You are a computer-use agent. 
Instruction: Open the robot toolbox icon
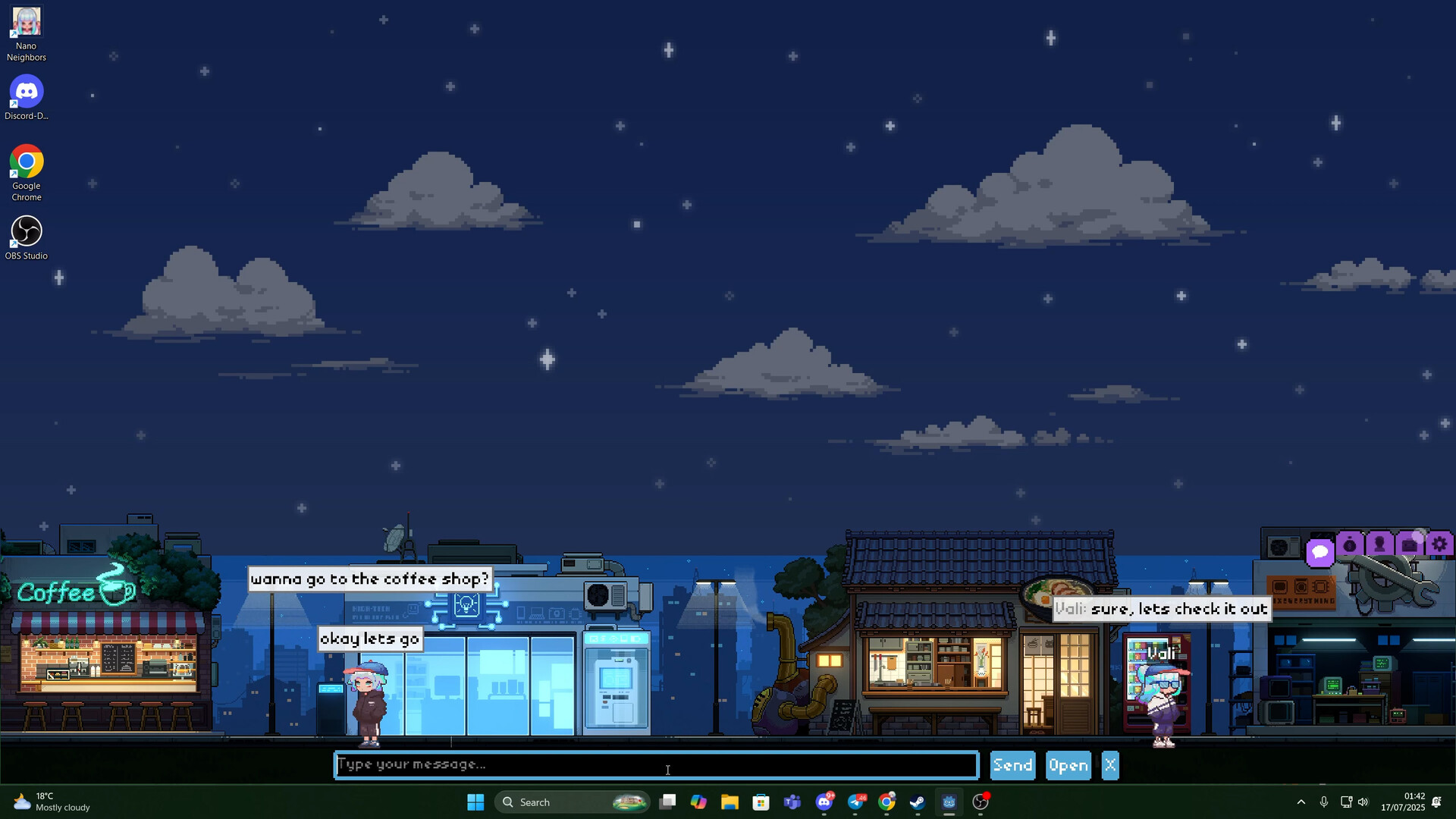point(1409,544)
